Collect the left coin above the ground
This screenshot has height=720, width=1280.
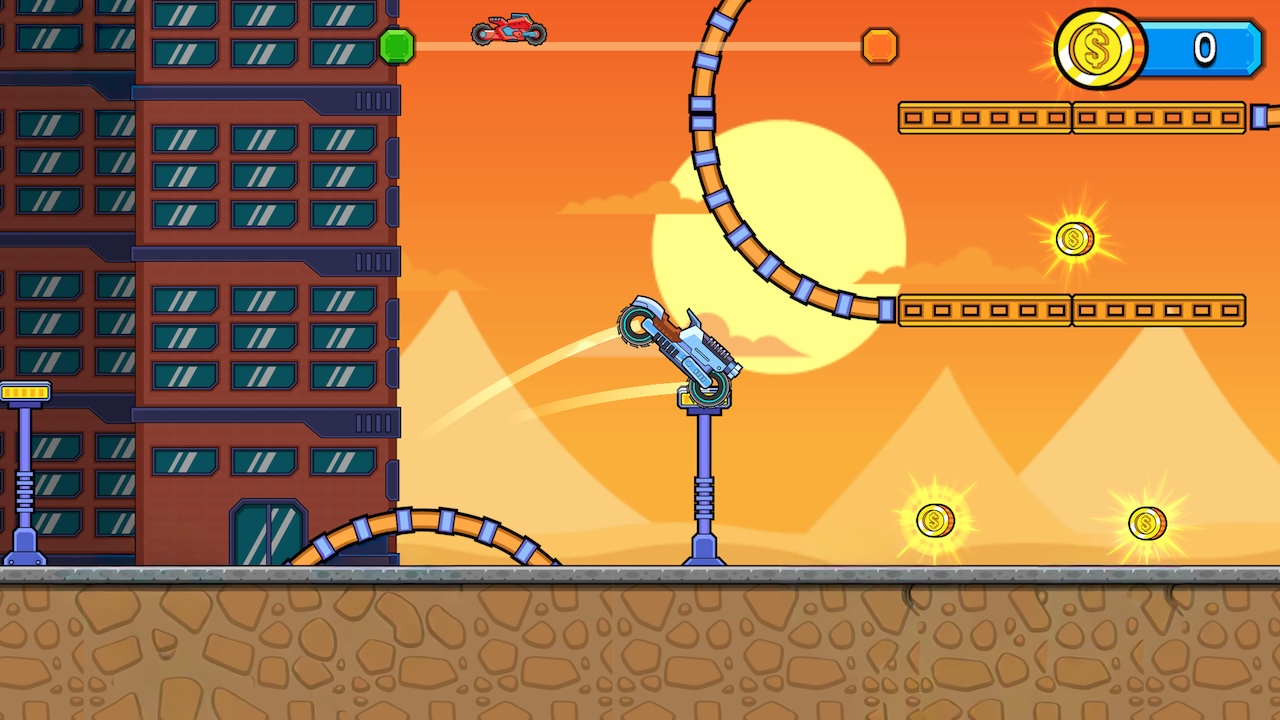936,521
